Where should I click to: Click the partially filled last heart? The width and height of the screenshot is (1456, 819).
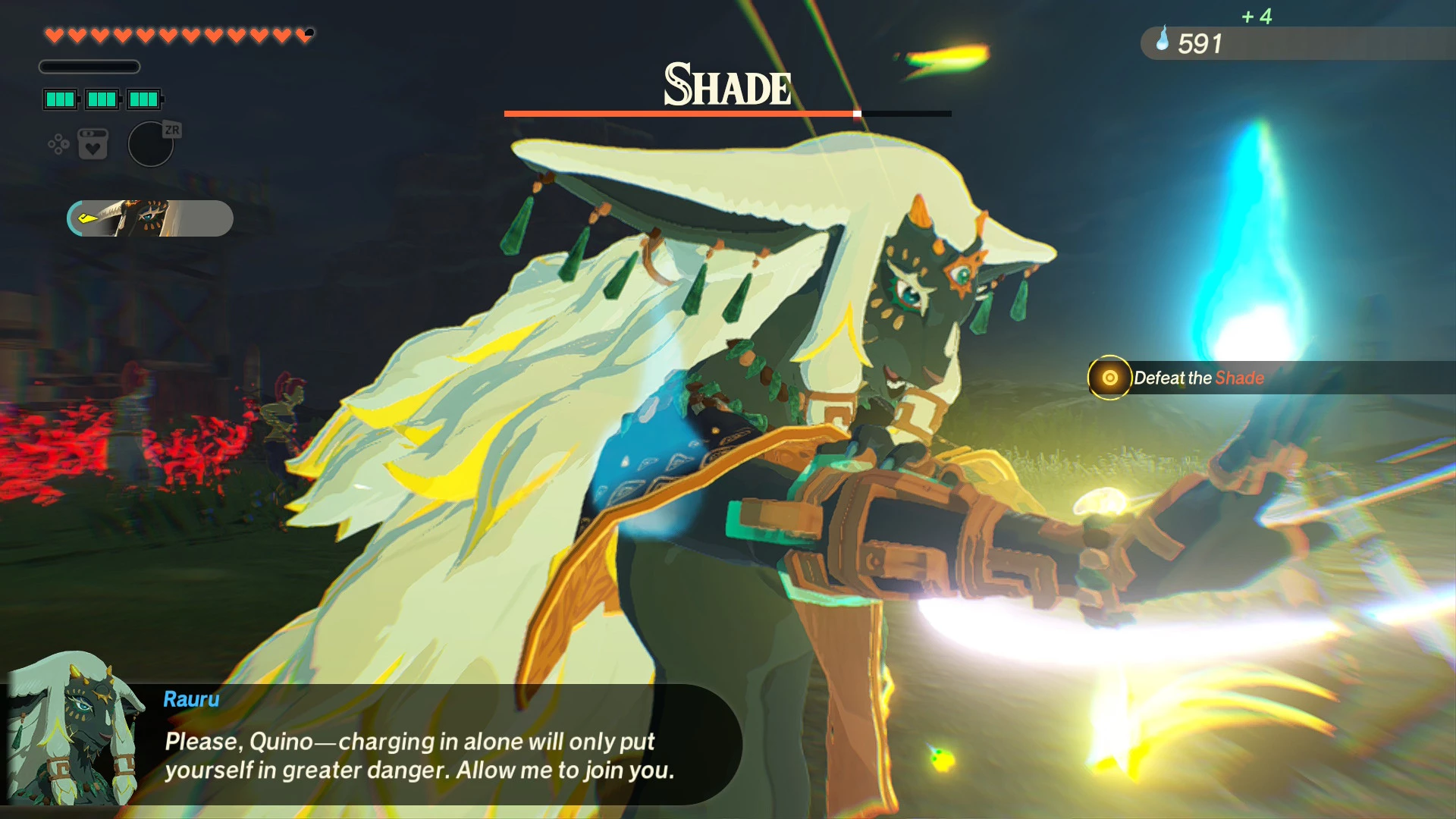[303, 35]
